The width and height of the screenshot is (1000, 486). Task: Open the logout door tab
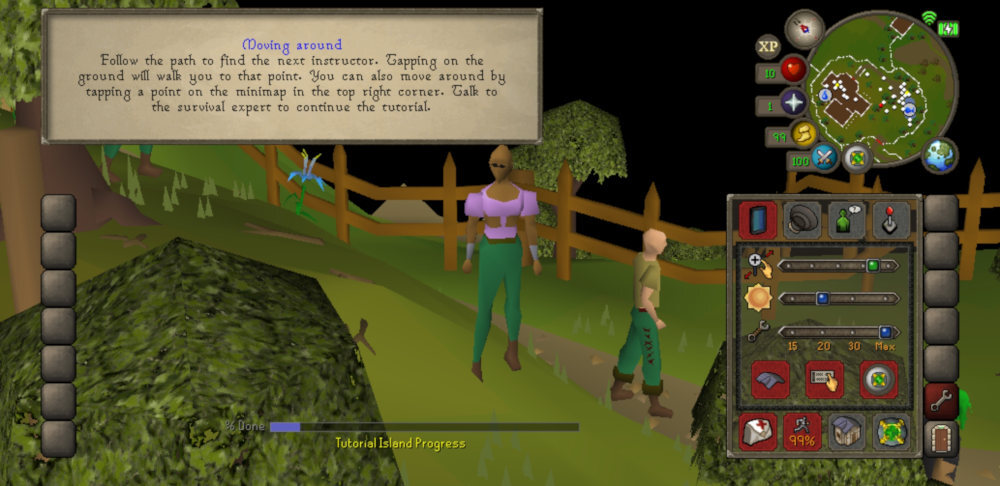(941, 438)
